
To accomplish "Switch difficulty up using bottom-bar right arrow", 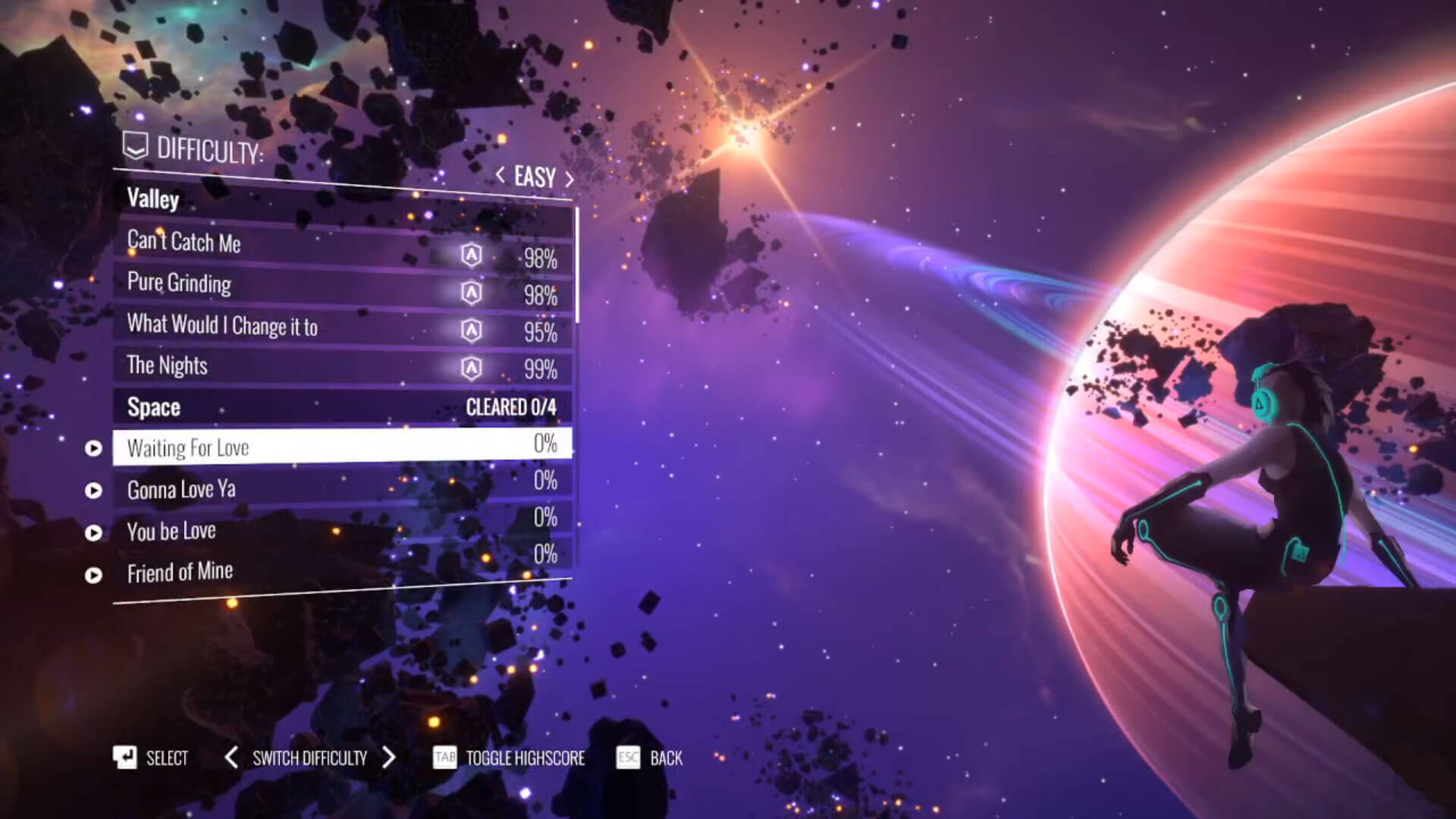I will 389,757.
